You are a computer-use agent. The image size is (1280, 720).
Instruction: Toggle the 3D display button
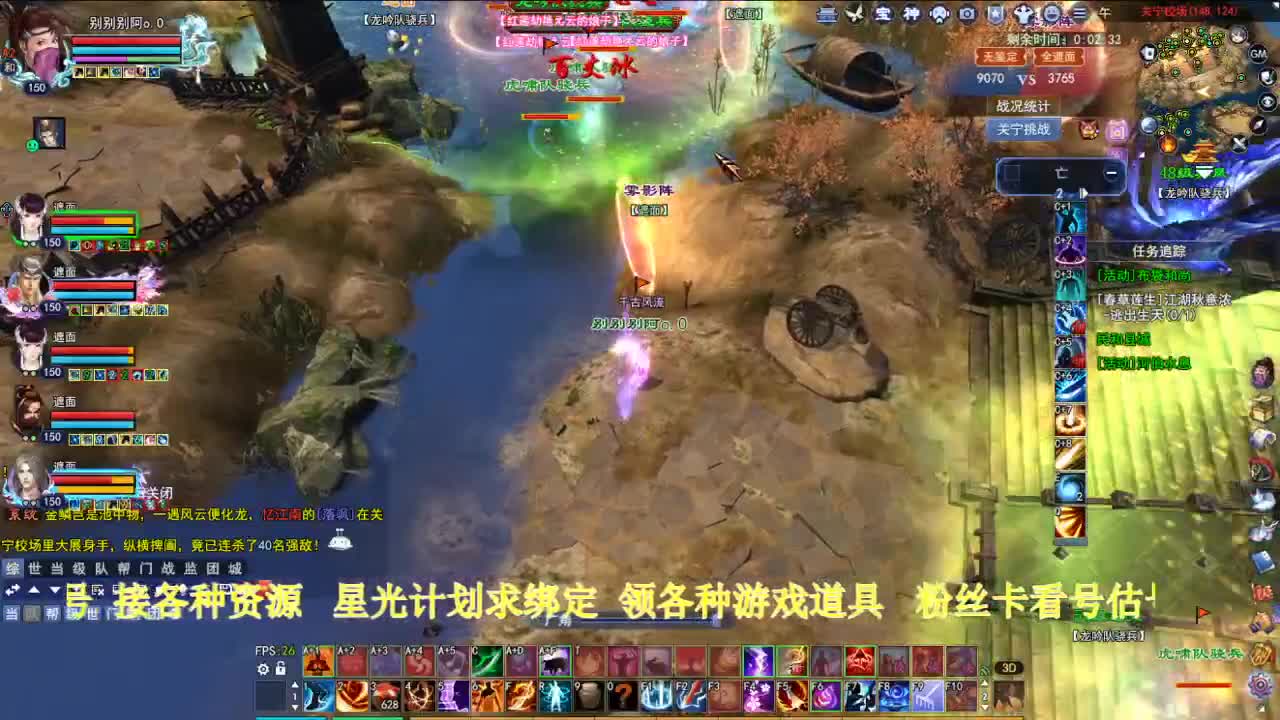point(1009,668)
